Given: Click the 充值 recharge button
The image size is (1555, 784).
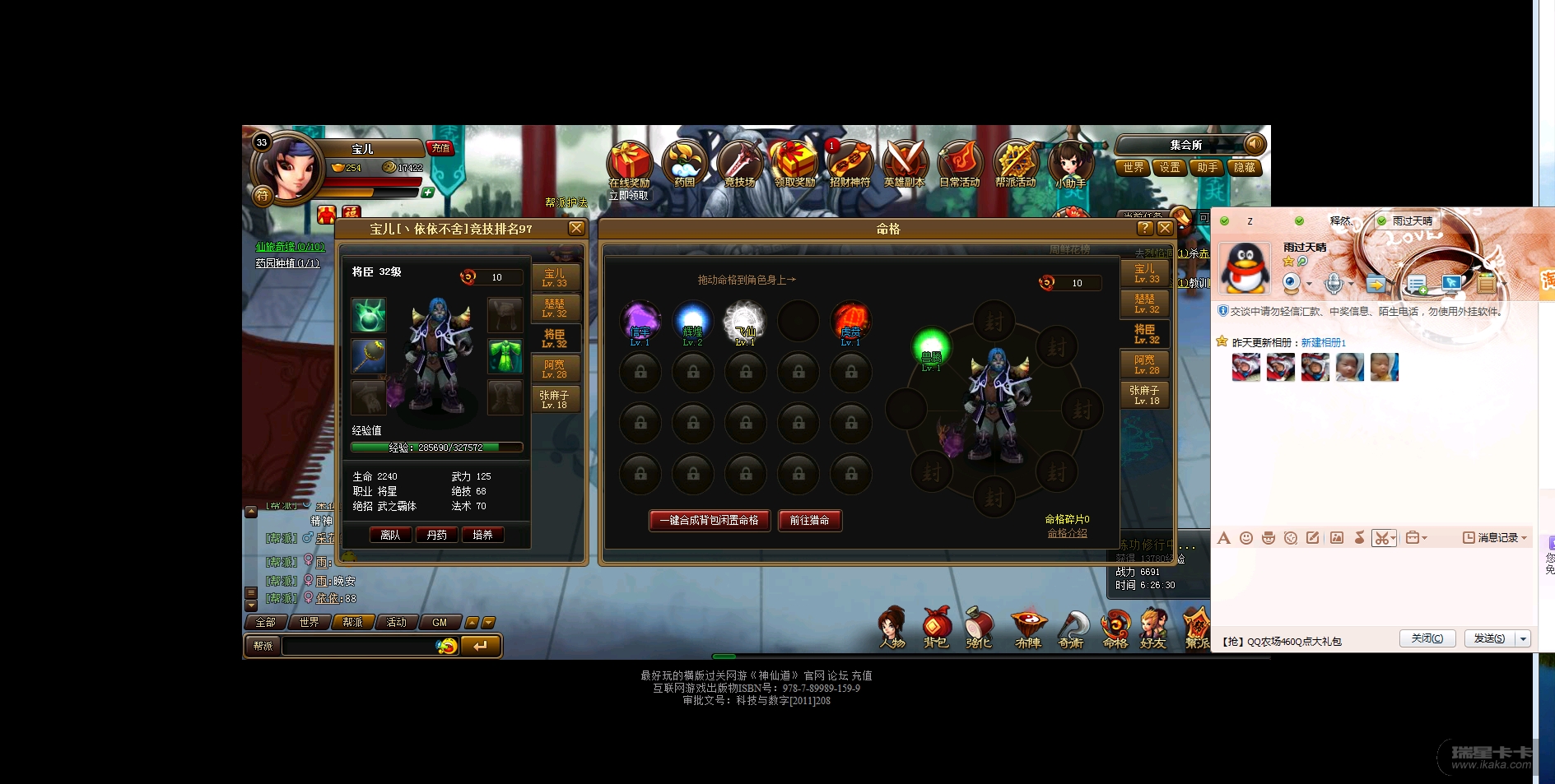Looking at the screenshot, I should (x=440, y=148).
